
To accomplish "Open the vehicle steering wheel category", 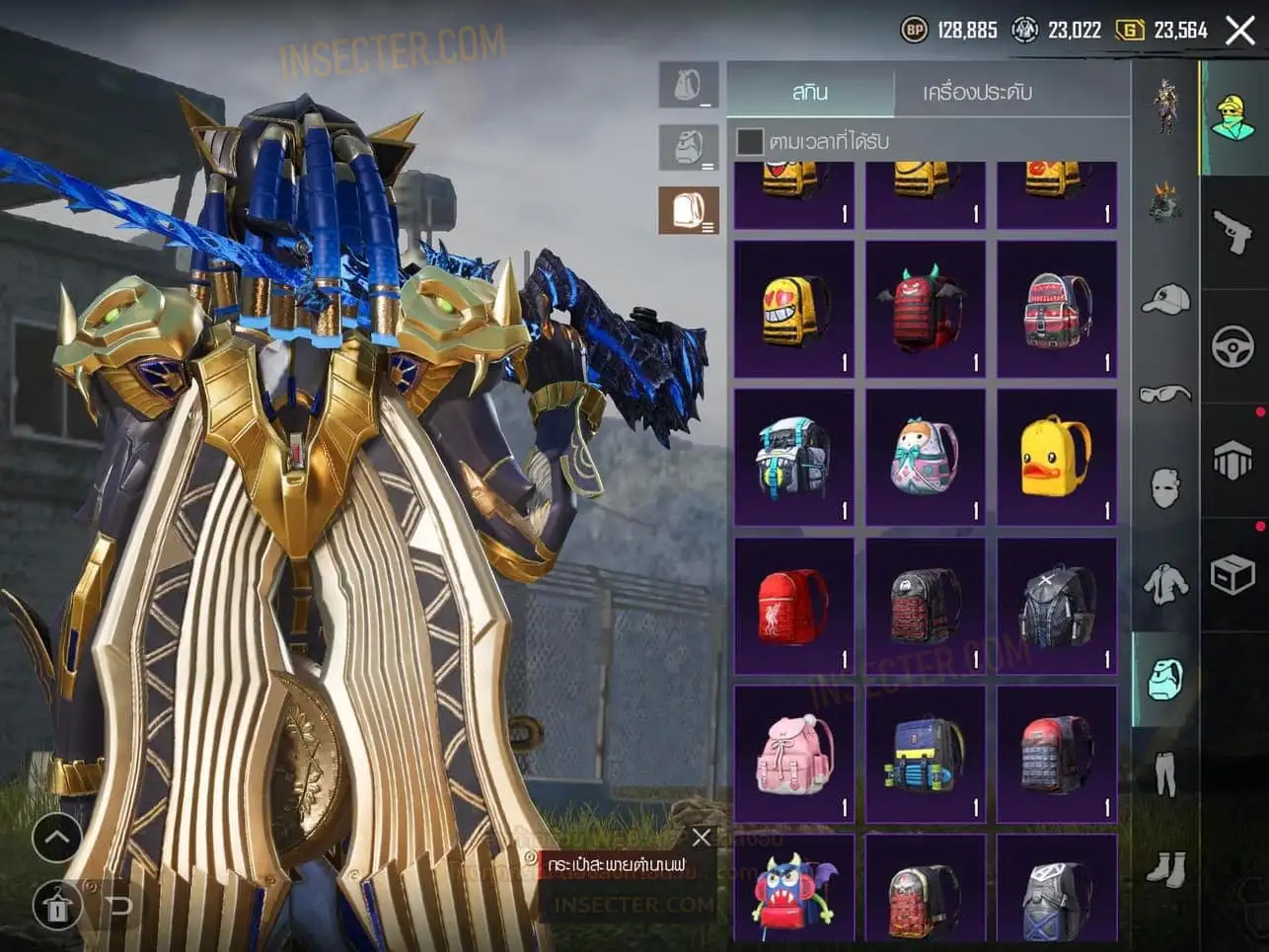I will point(1233,346).
